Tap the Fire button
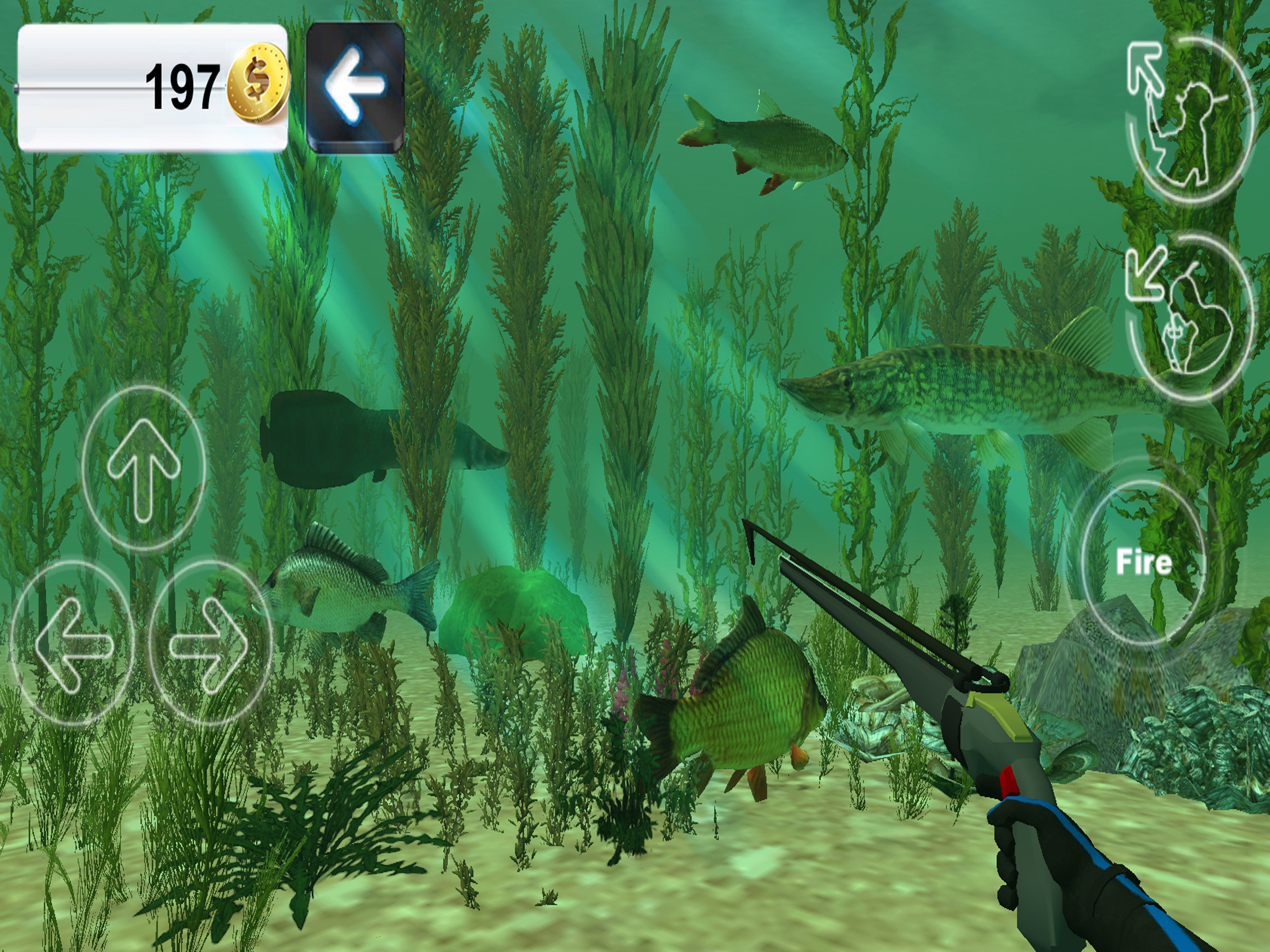The height and width of the screenshot is (952, 1270). pyautogui.click(x=1143, y=562)
